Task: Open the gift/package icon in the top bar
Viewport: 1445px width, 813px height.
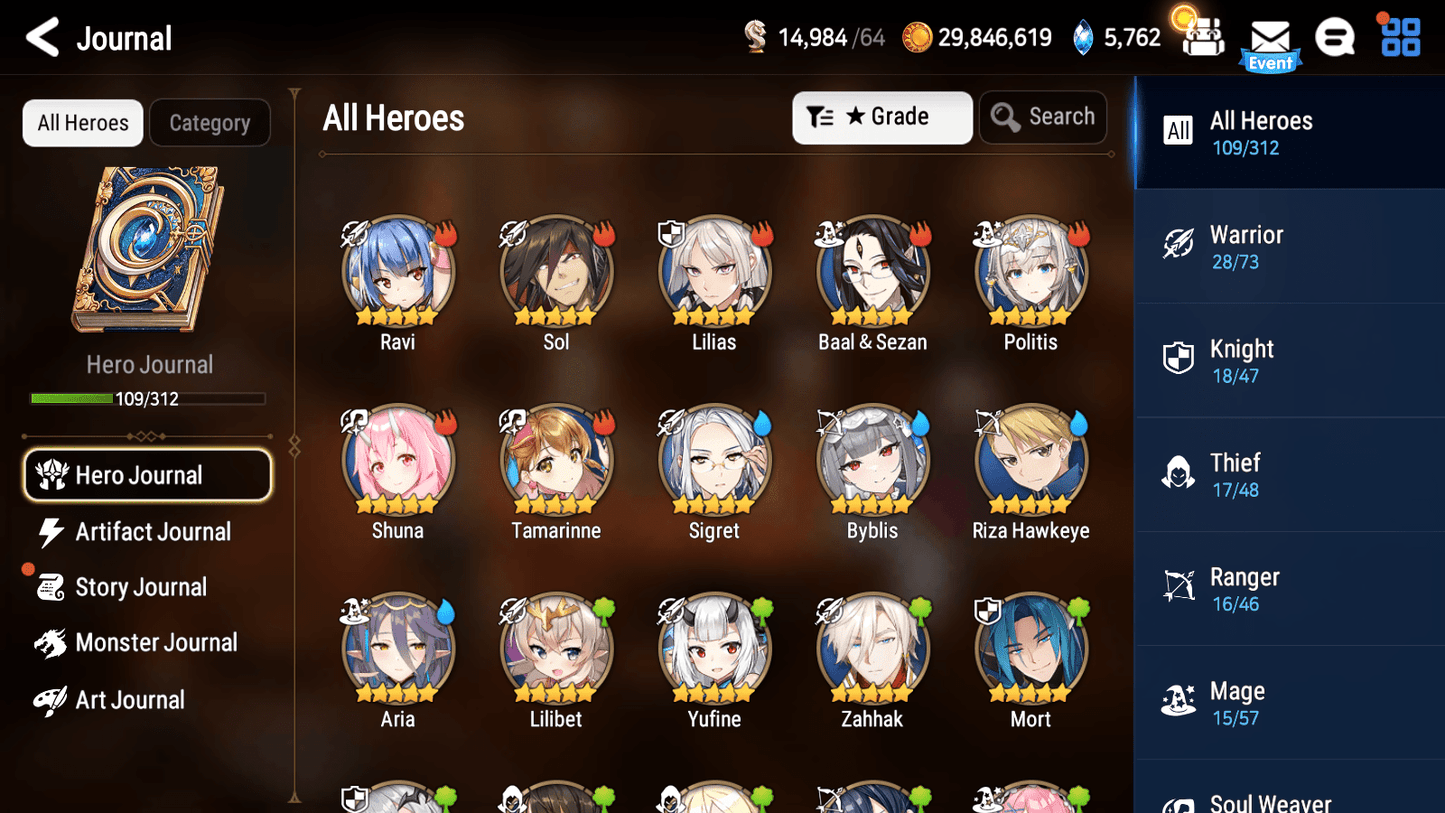Action: coord(1201,36)
